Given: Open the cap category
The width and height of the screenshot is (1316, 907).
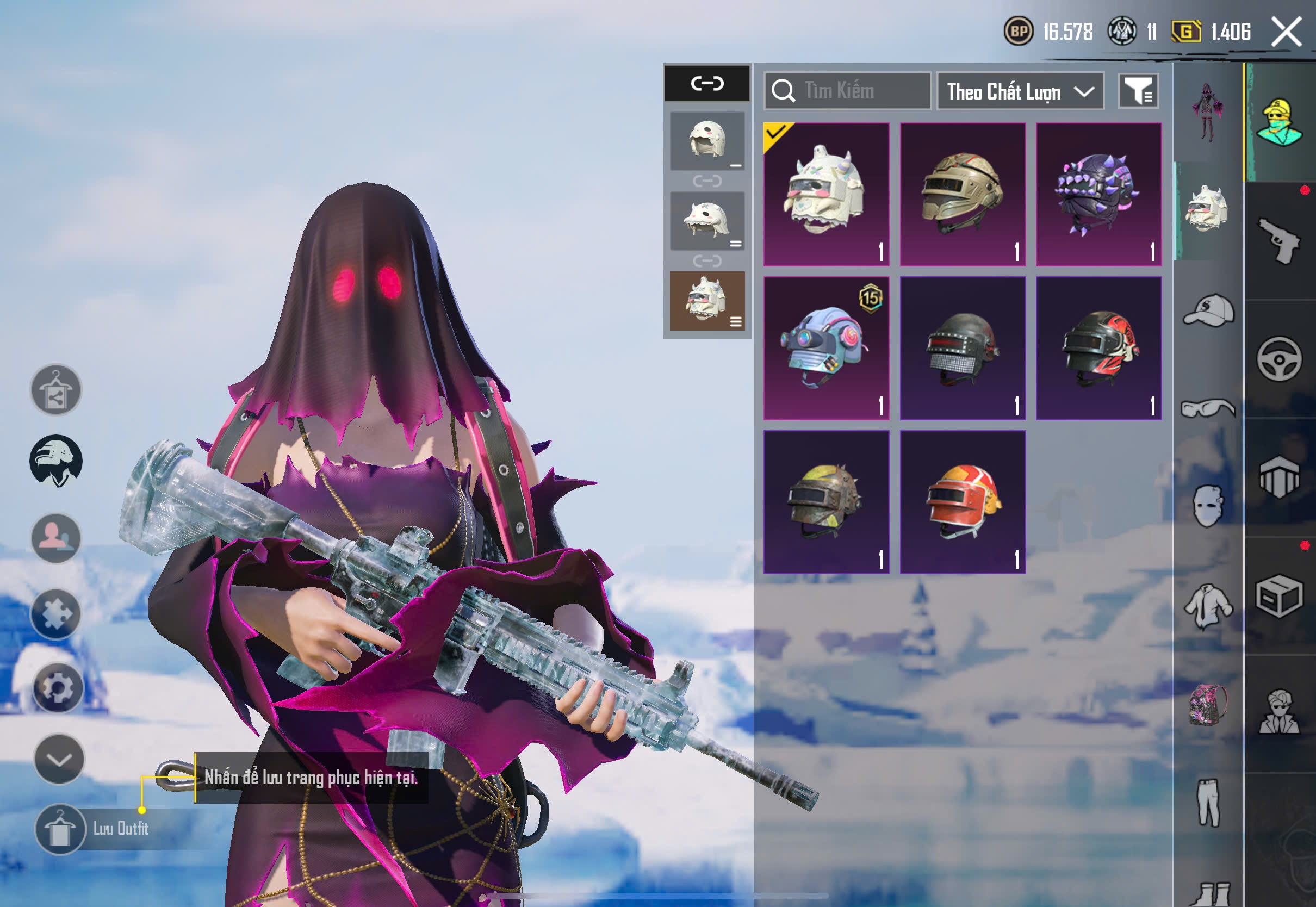Looking at the screenshot, I should coord(1208,310).
